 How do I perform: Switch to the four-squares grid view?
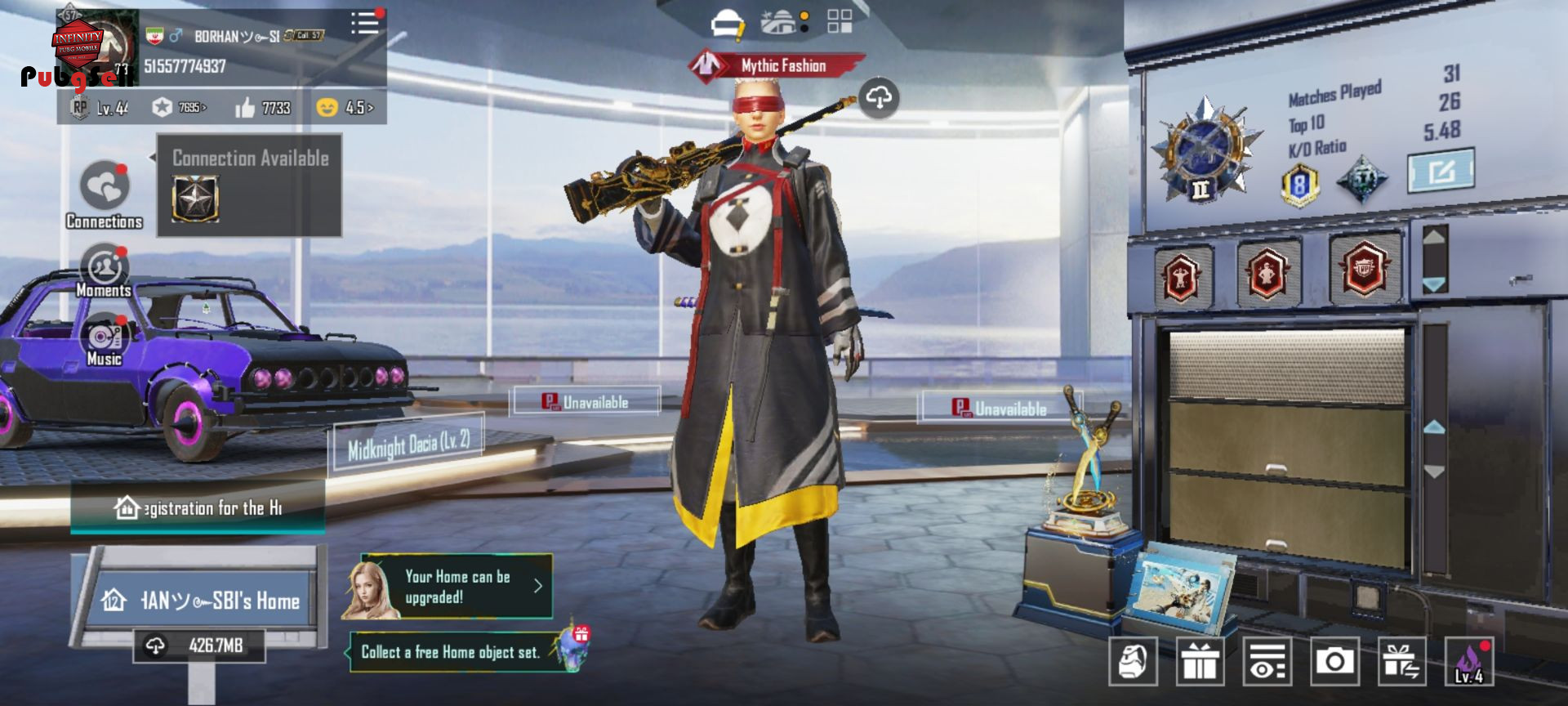(x=840, y=21)
